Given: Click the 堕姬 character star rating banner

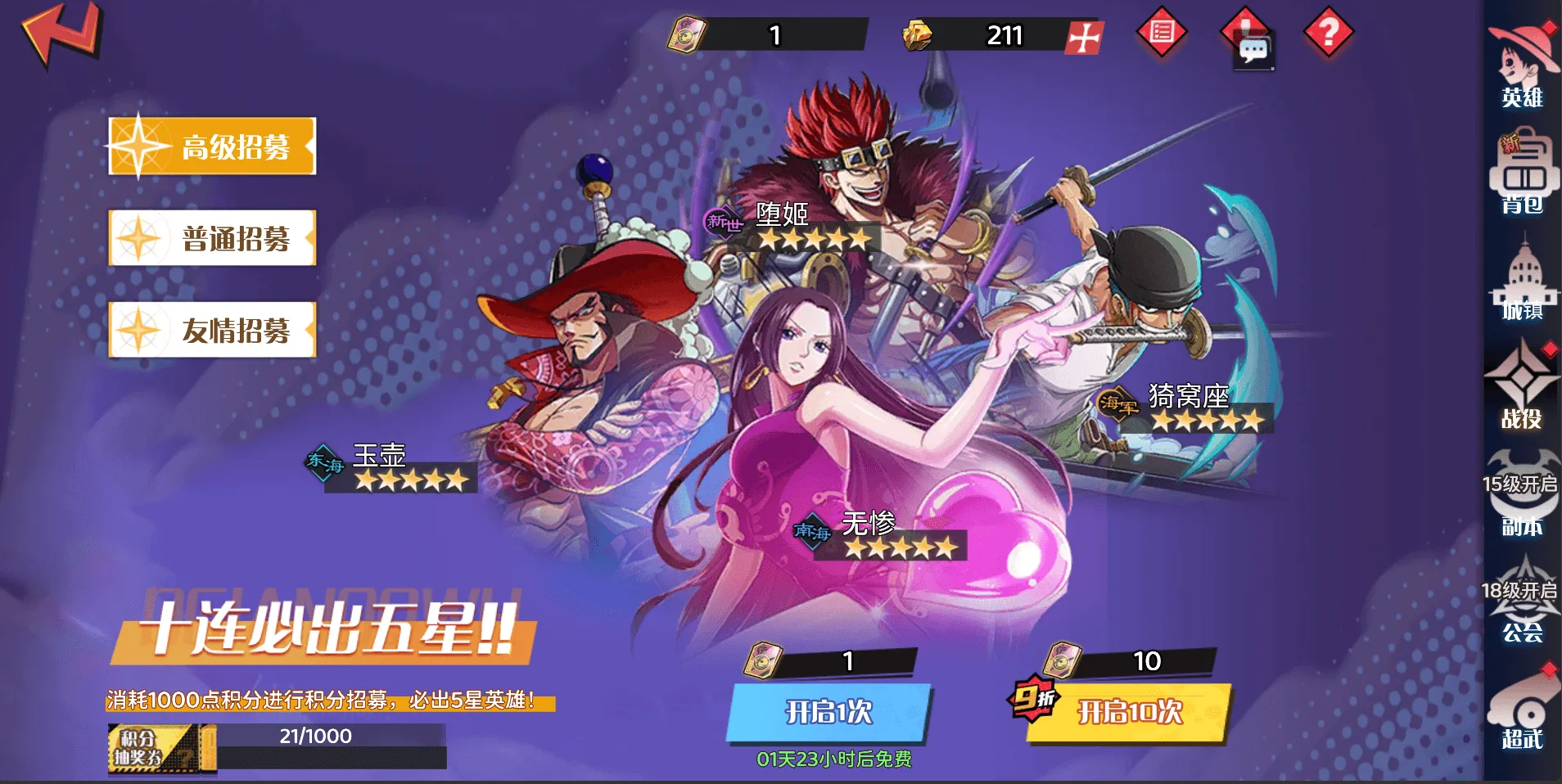Looking at the screenshot, I should pyautogui.click(x=815, y=239).
